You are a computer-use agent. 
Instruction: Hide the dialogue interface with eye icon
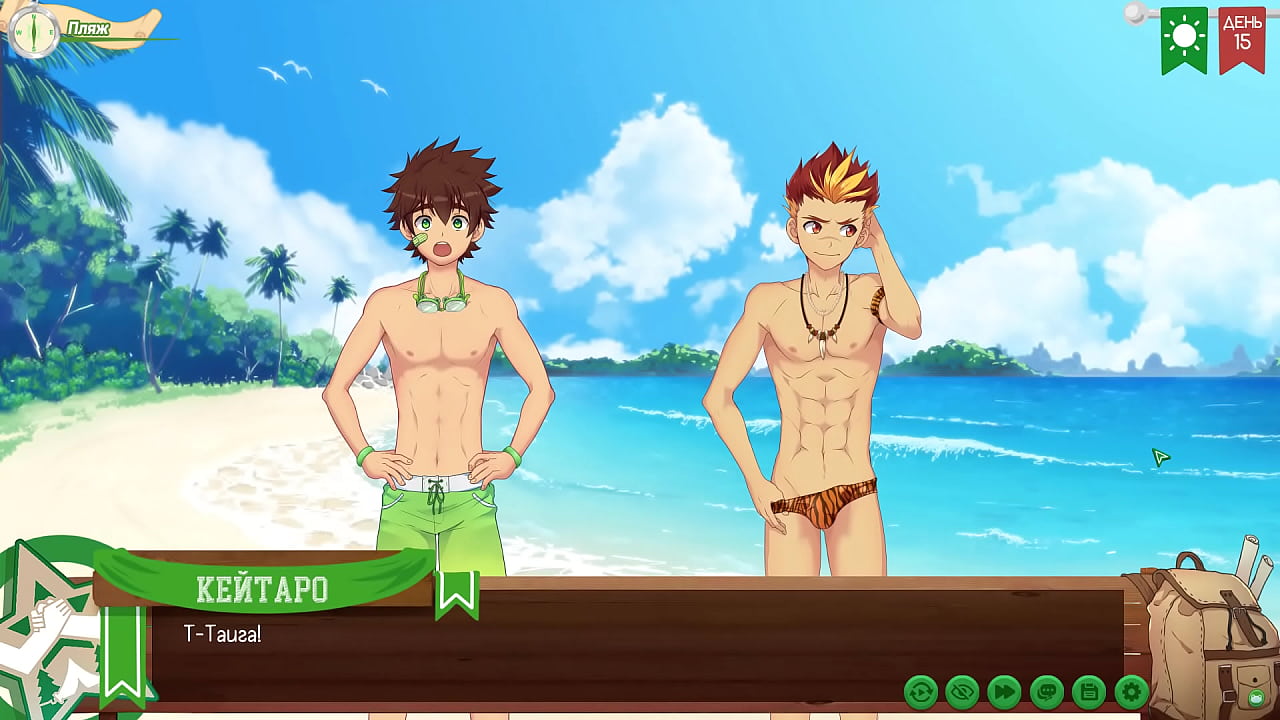962,690
